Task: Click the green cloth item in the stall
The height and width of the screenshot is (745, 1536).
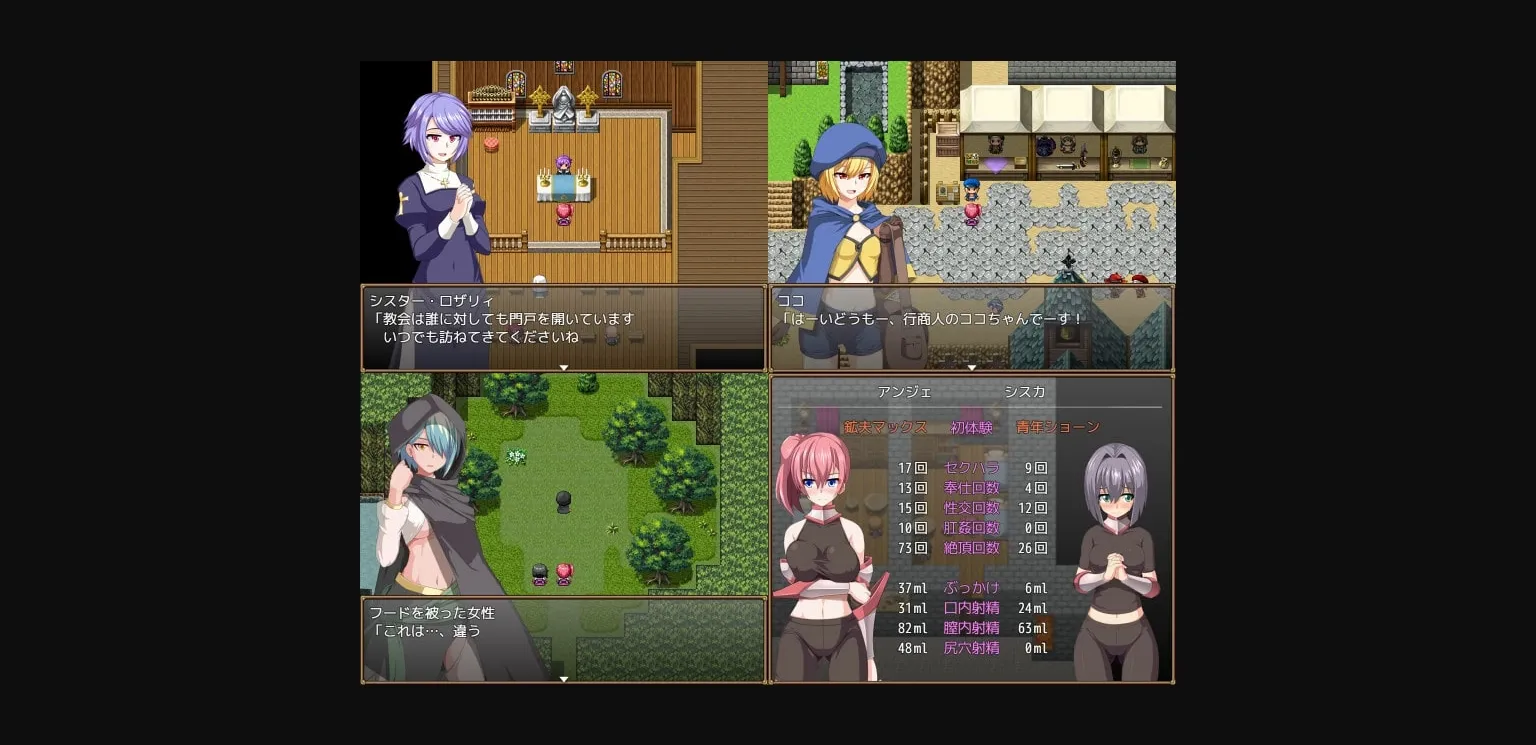Action: pos(1139,161)
